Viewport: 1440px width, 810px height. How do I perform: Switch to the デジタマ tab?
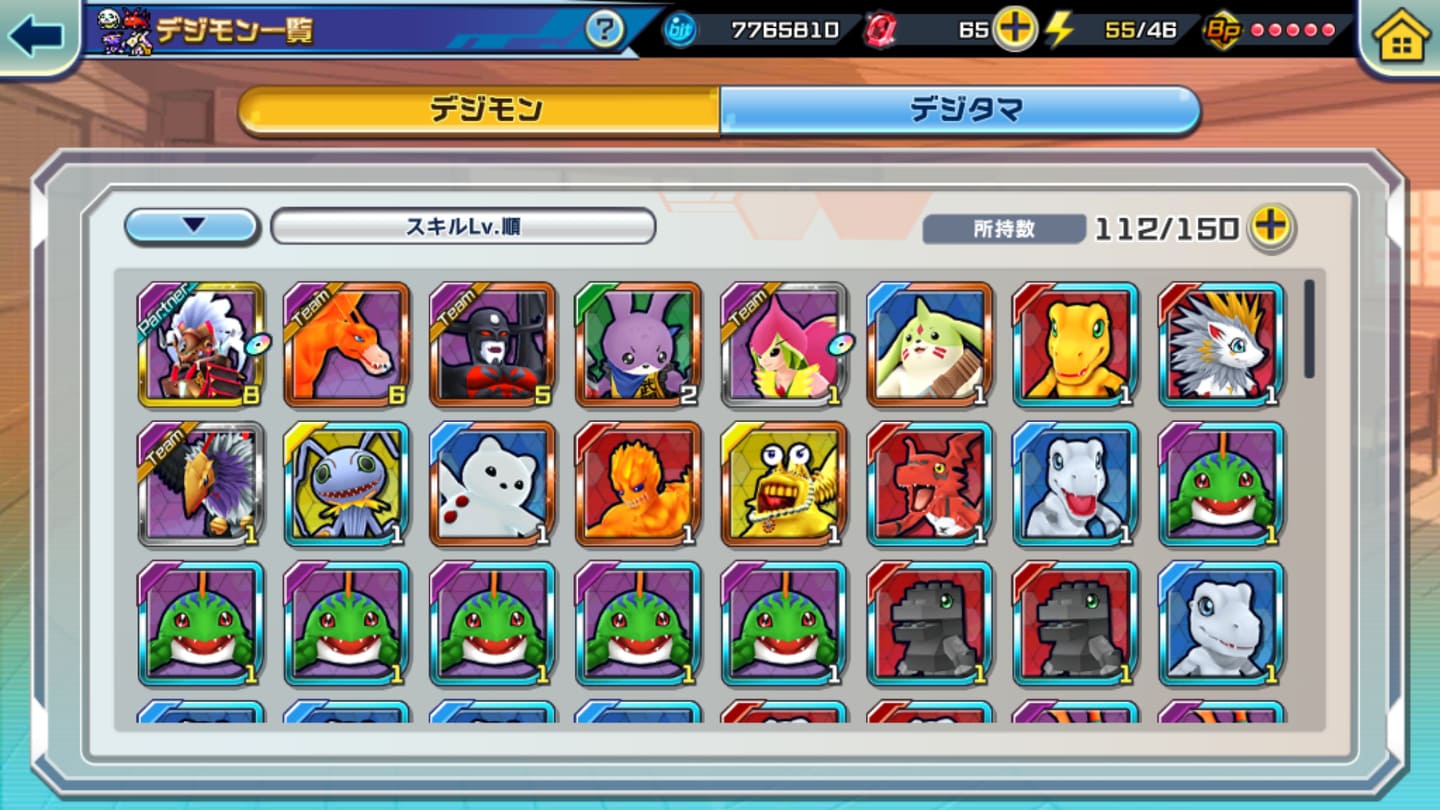[960, 110]
